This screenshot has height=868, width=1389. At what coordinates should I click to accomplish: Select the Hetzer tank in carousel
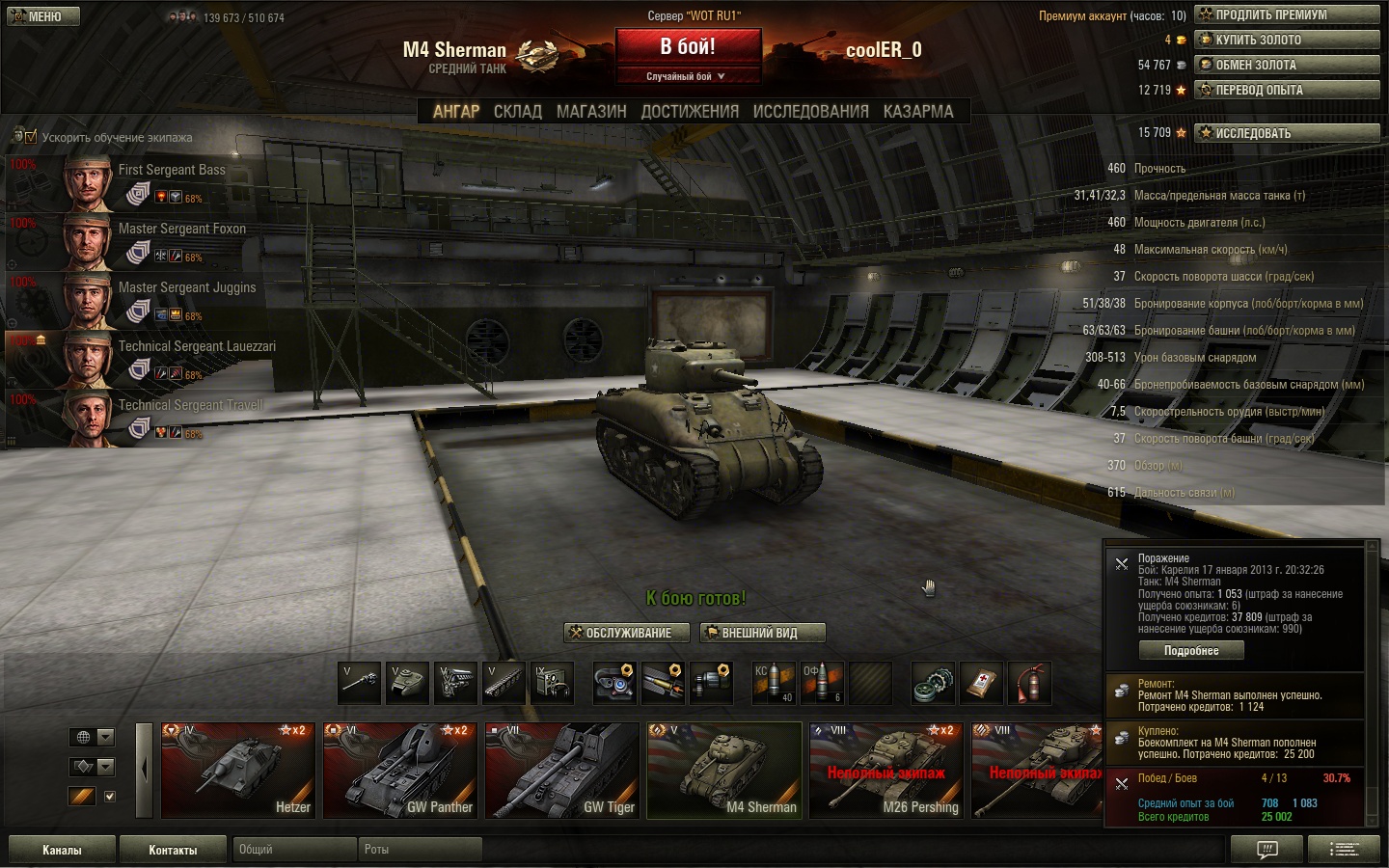(x=238, y=770)
